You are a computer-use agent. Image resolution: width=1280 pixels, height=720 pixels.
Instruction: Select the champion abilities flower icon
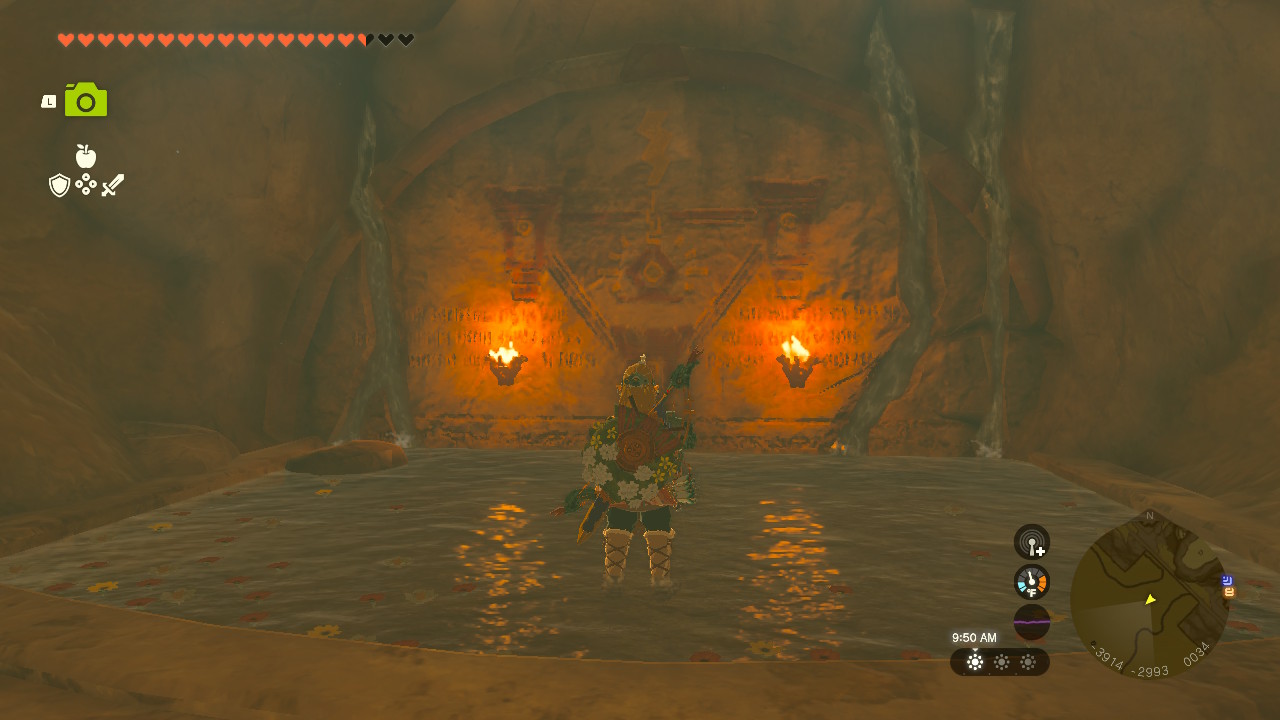tap(85, 184)
